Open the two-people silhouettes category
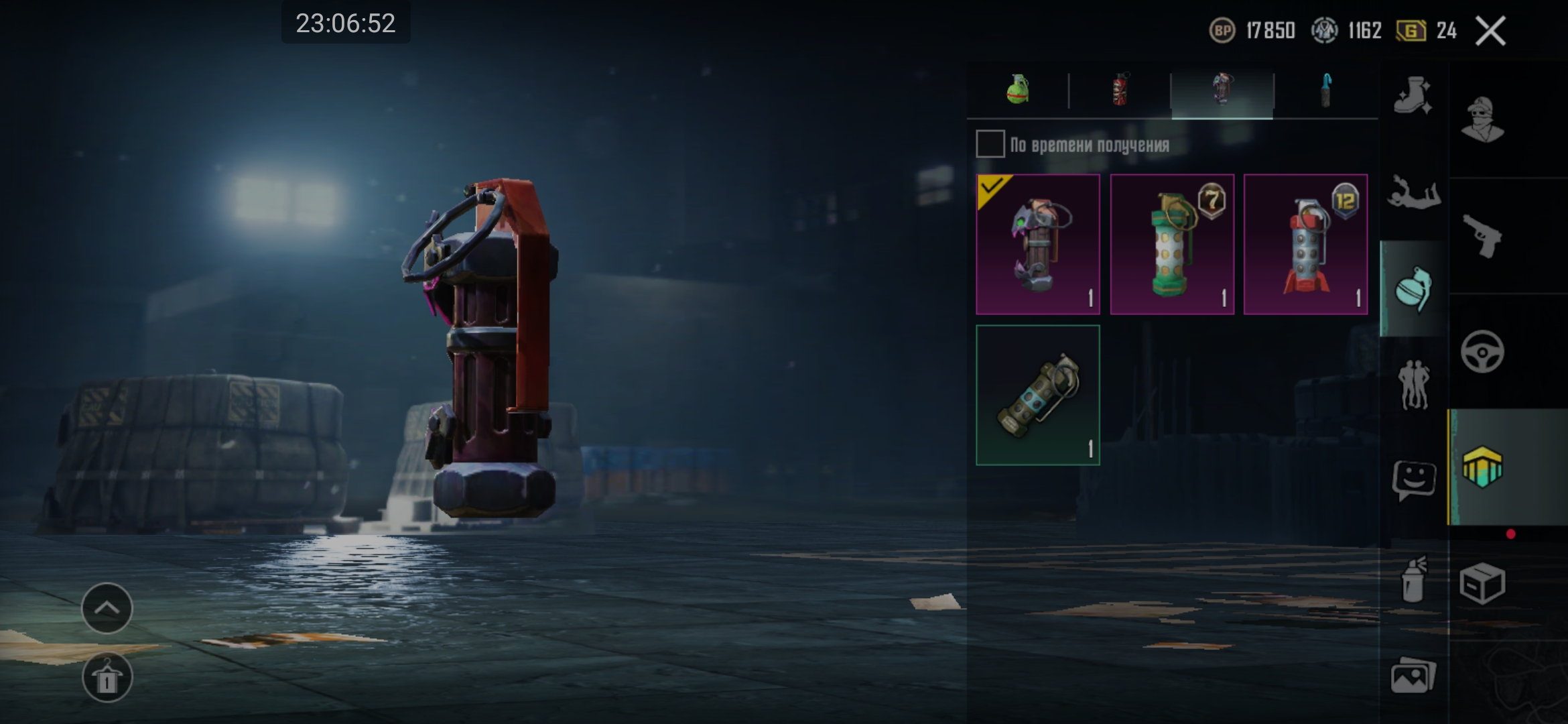Viewport: 1568px width, 724px height. (1413, 384)
